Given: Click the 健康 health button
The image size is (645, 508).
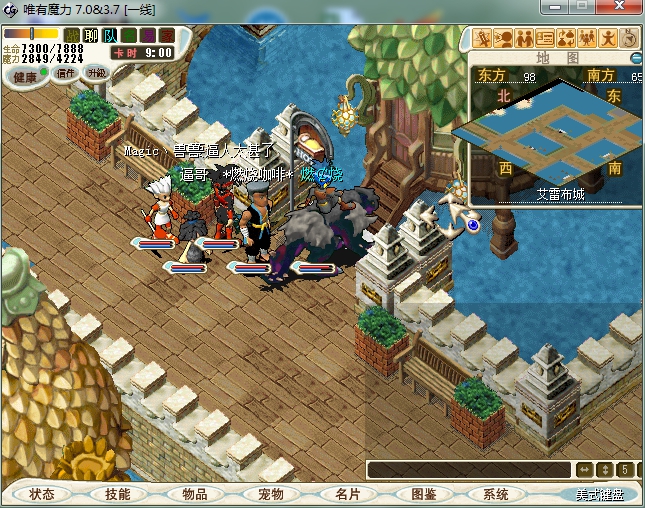Looking at the screenshot, I should tap(25, 77).
